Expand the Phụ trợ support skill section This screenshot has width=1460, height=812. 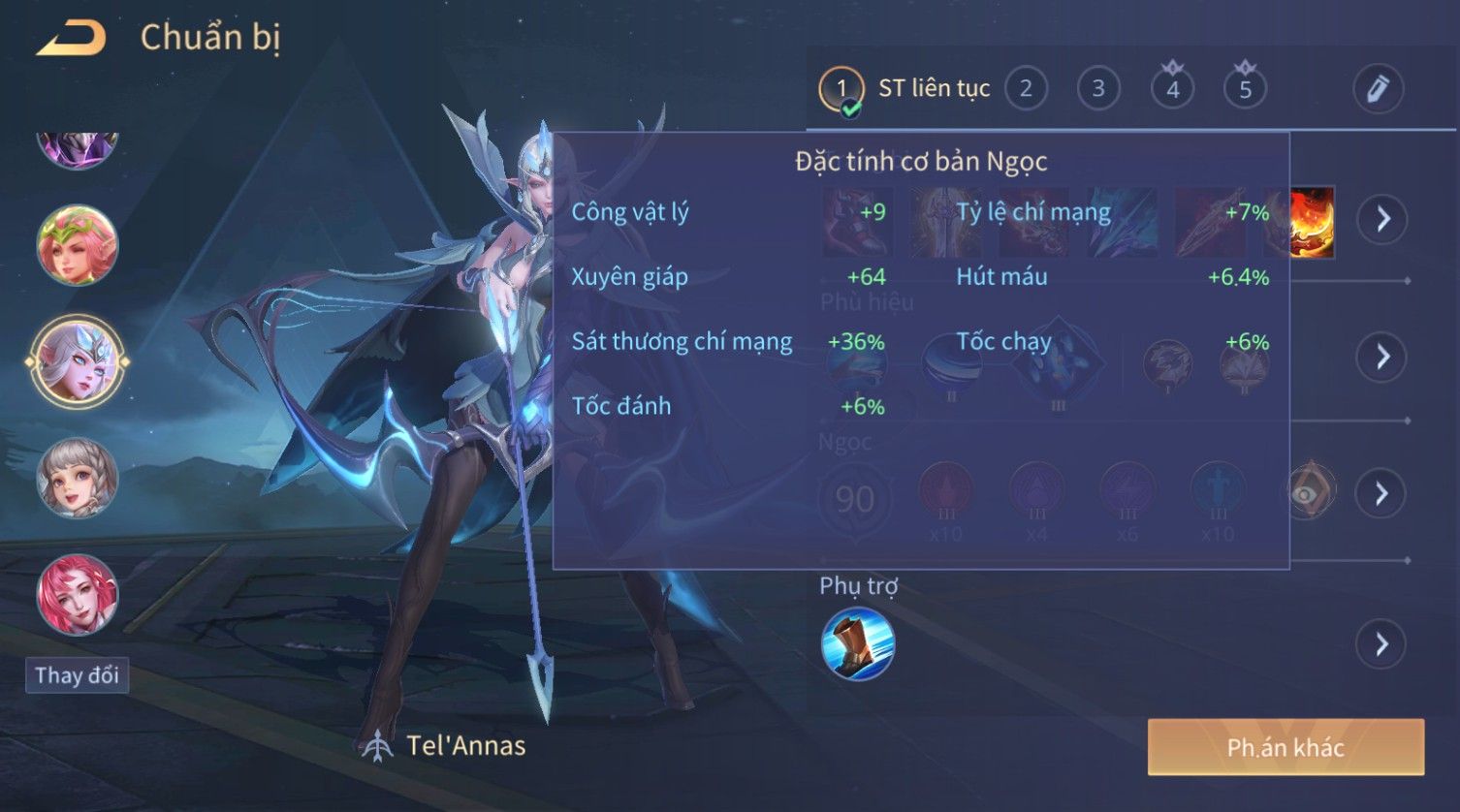(x=1381, y=644)
